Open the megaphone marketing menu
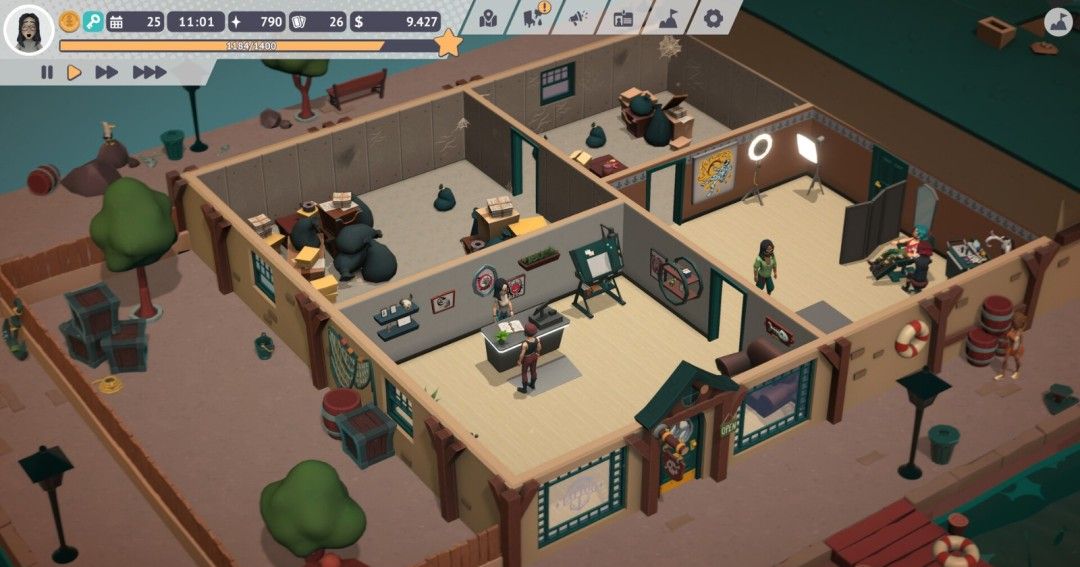The width and height of the screenshot is (1080, 567). (578, 18)
